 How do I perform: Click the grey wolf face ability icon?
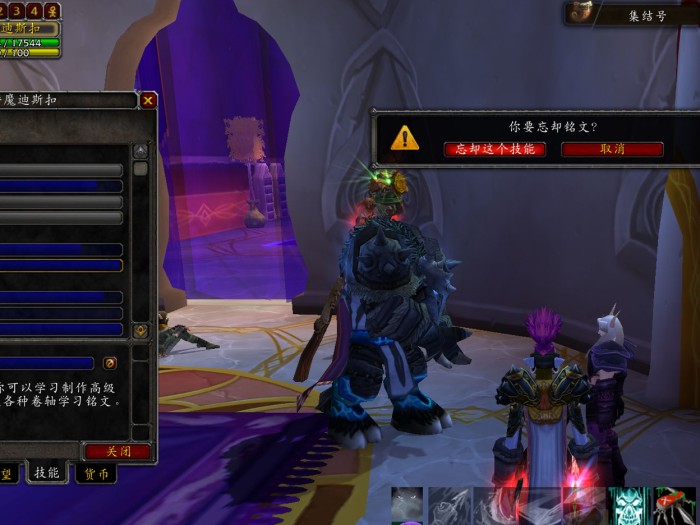[x=407, y=505]
